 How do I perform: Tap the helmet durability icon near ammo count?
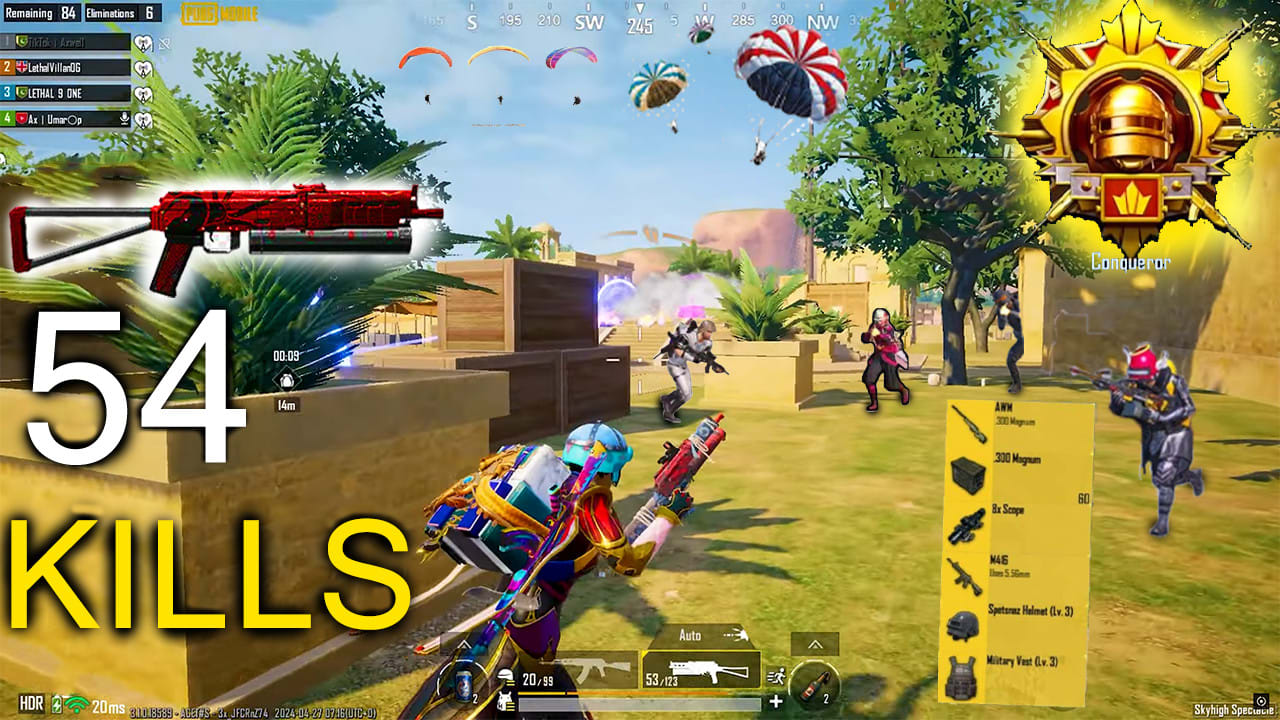point(506,676)
